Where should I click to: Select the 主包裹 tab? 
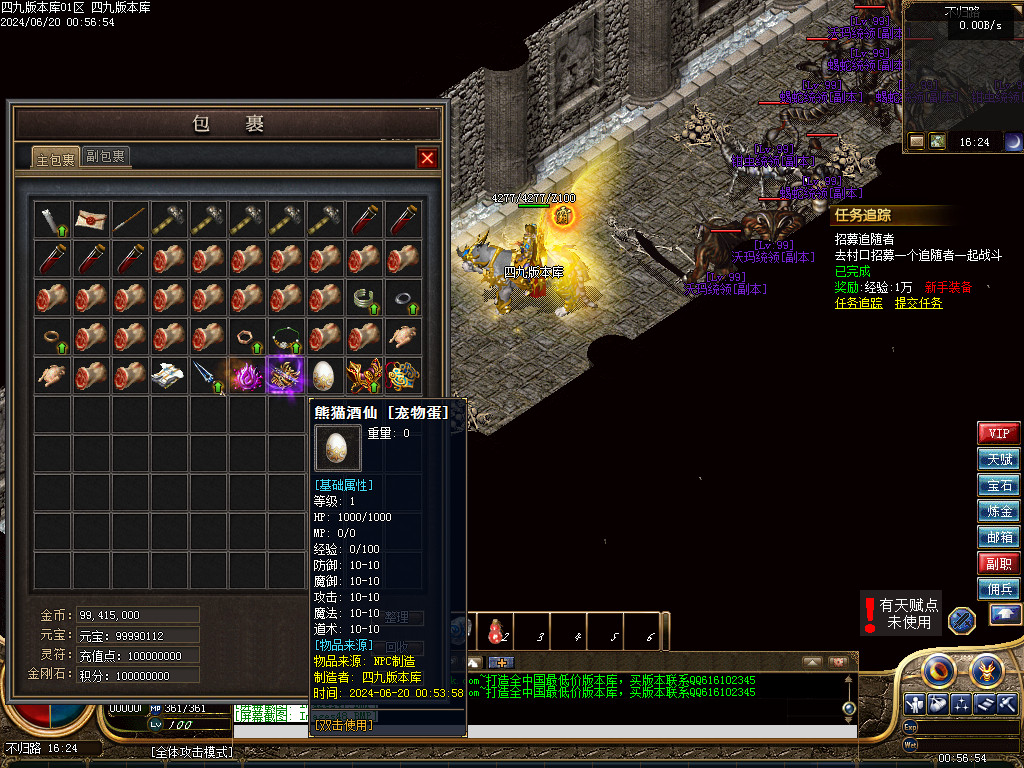click(55, 159)
